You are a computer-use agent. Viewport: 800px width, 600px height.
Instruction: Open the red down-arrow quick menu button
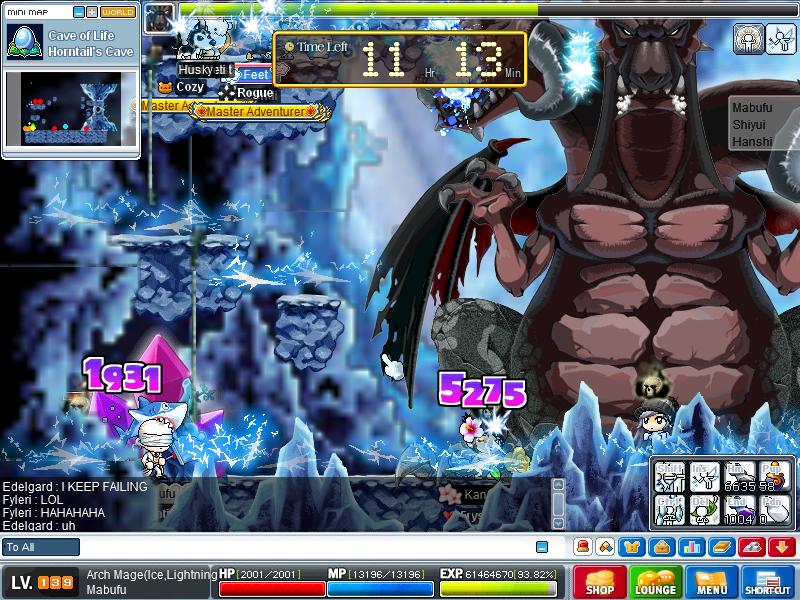(782, 547)
